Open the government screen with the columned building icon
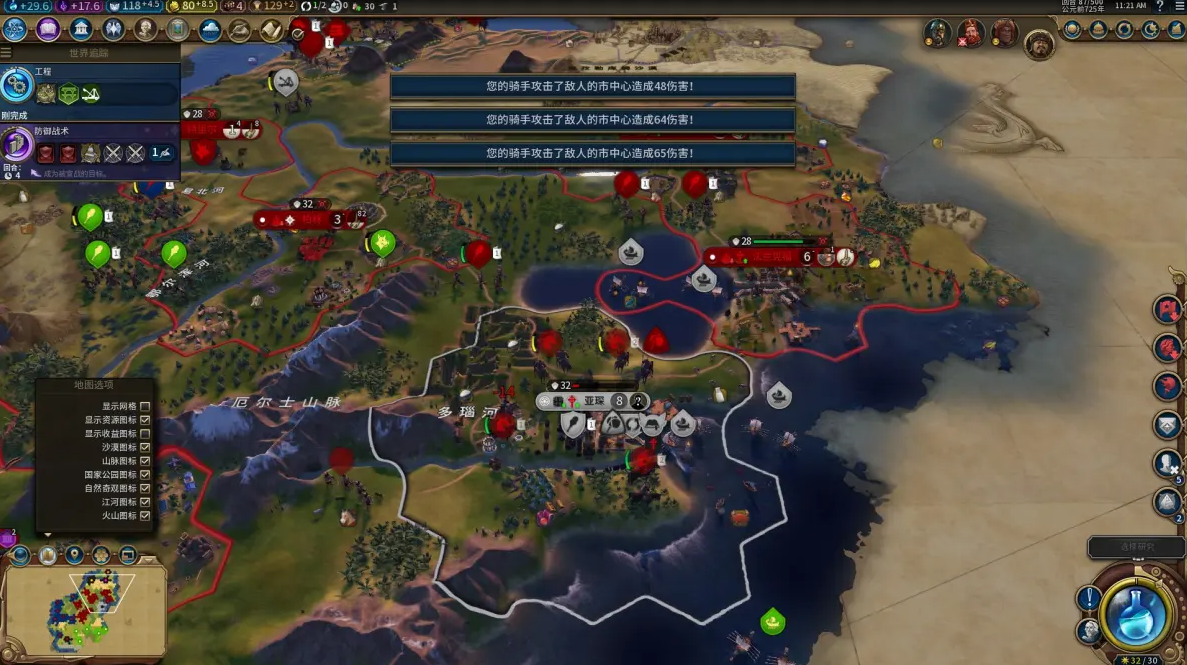The height and width of the screenshot is (665, 1187). point(82,29)
